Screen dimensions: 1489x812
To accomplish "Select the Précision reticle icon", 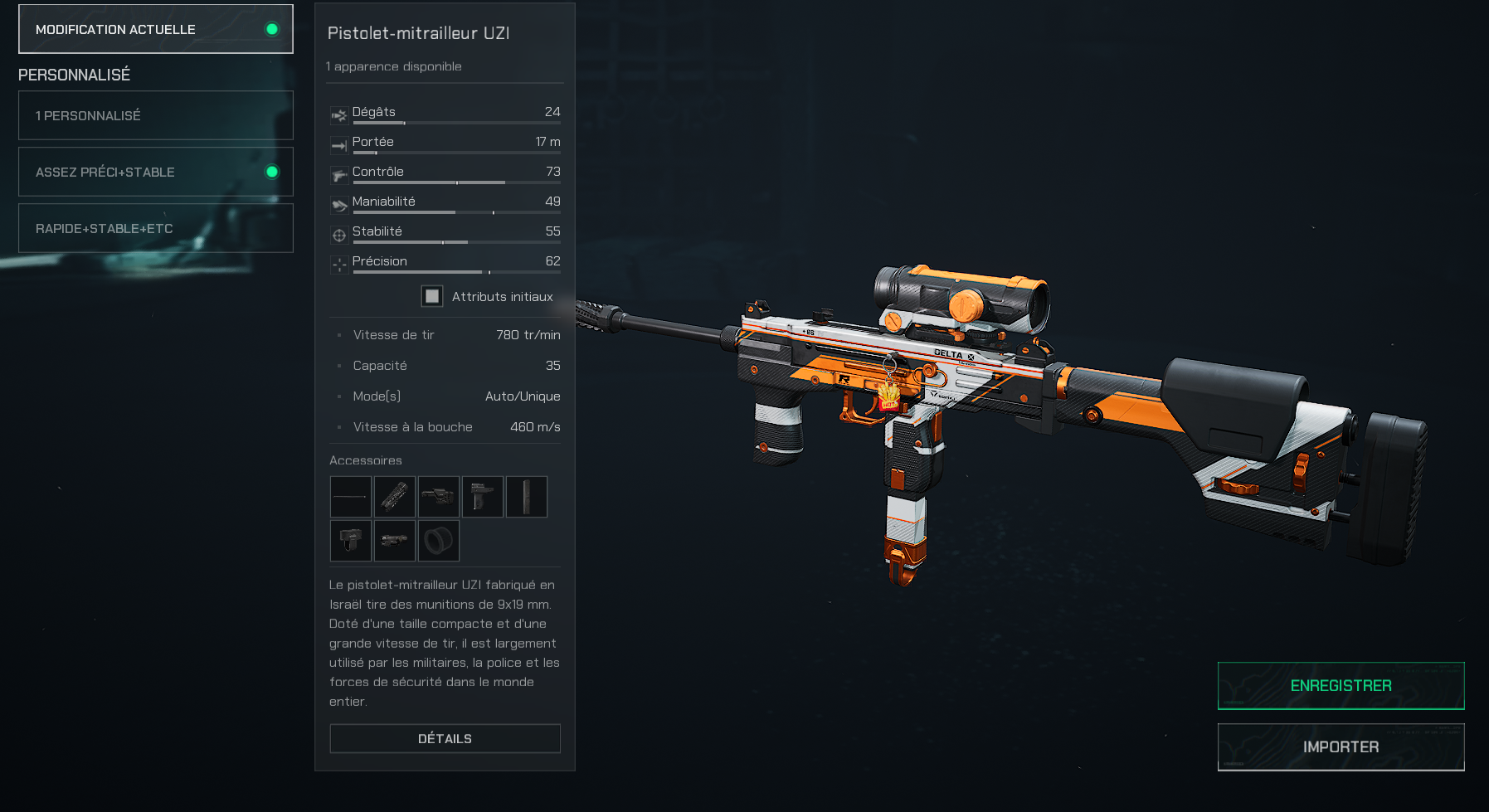I will (x=338, y=265).
